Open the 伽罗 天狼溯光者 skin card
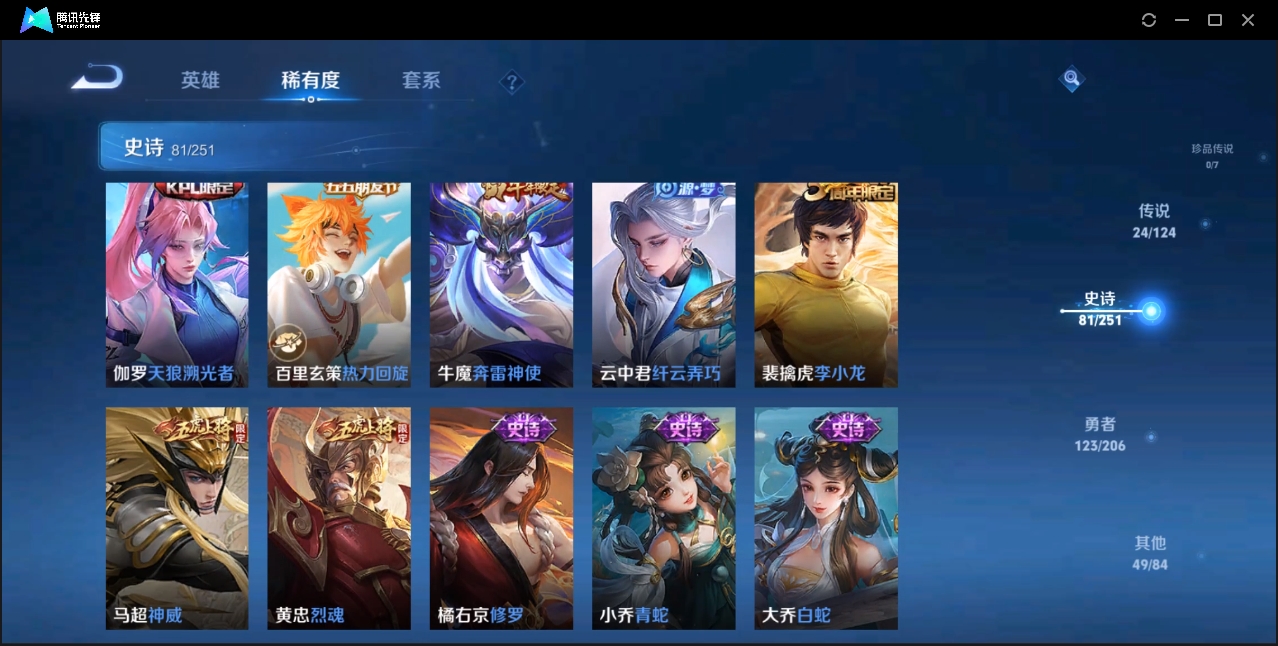Screen dimensions: 1278x646 pyautogui.click(x=177, y=285)
